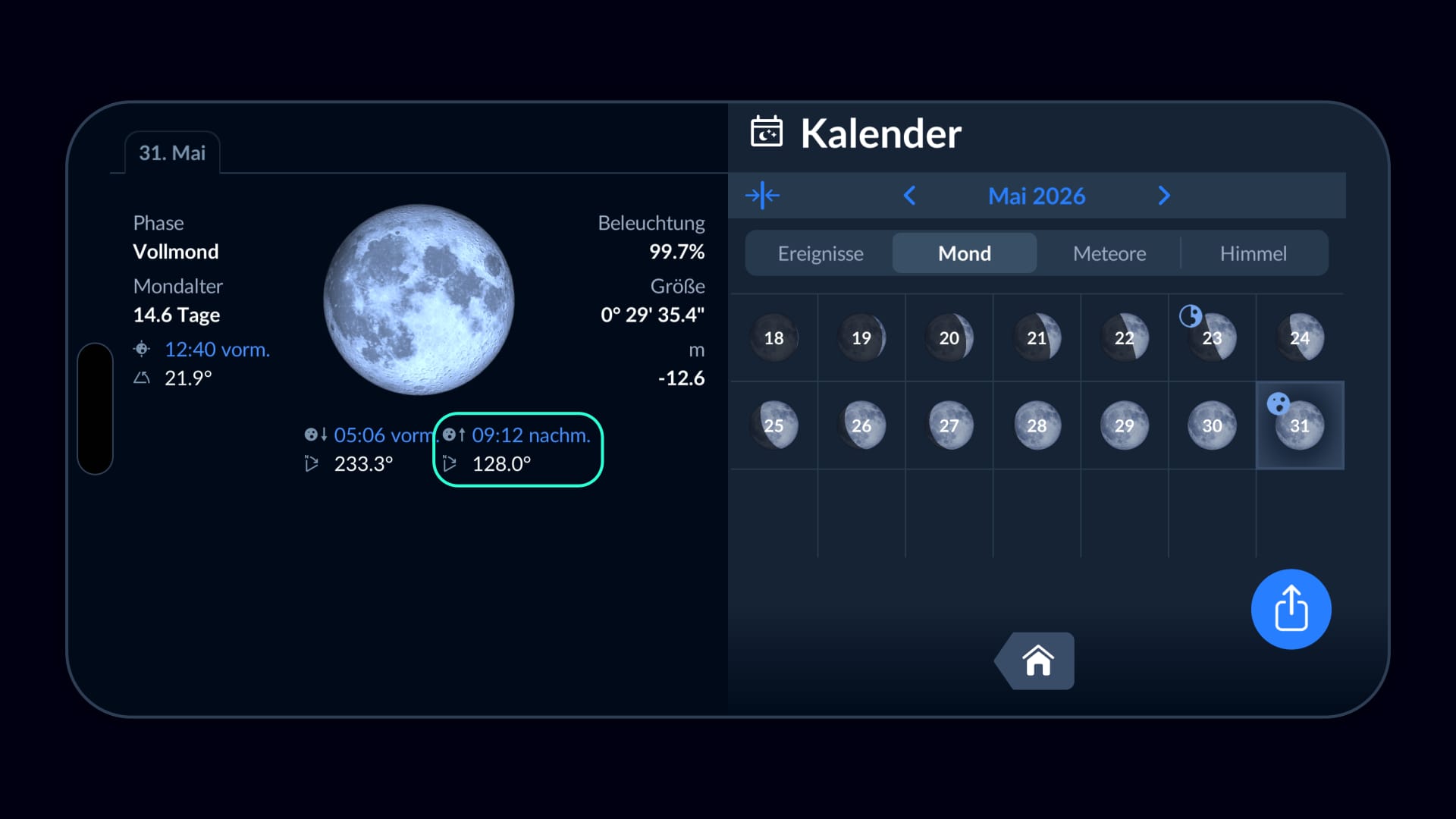Switch to the Ereignisse tab

pos(820,253)
